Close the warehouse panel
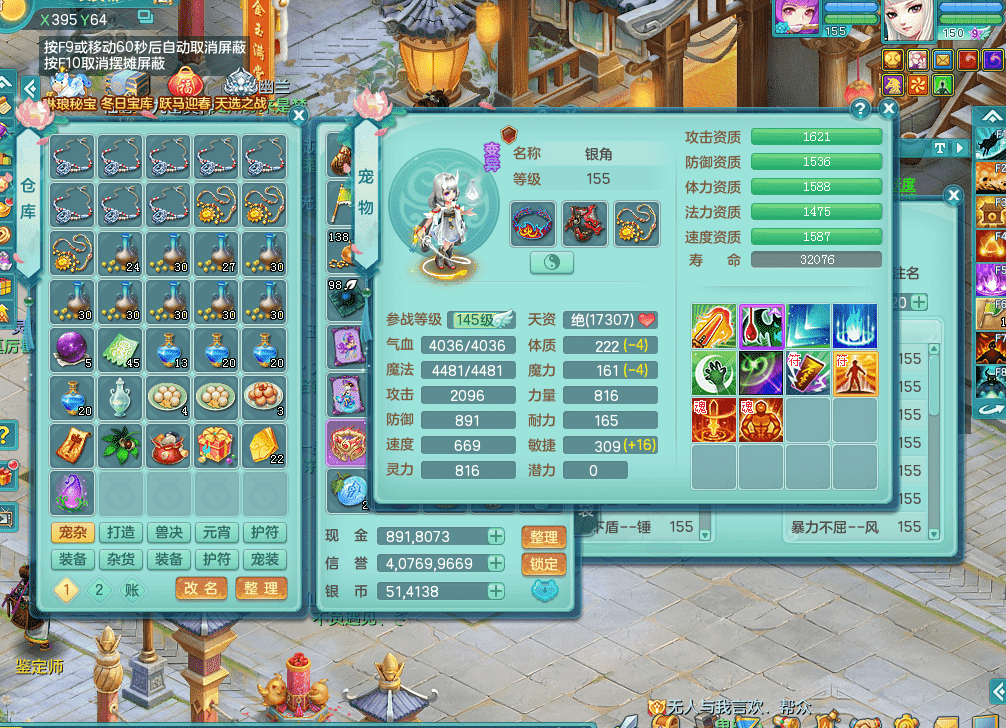 click(297, 115)
